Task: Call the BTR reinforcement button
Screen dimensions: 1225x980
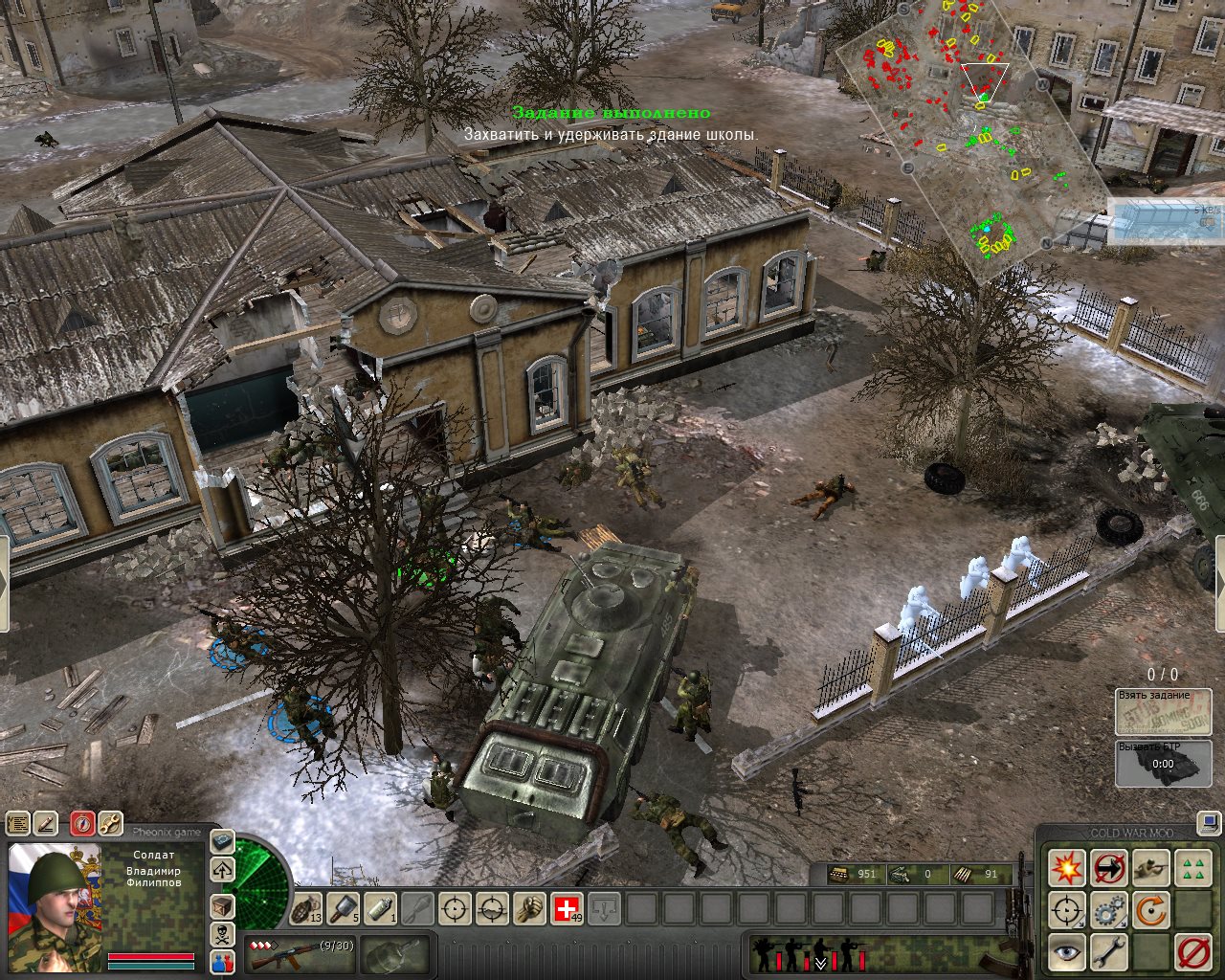Action: pyautogui.click(x=1164, y=763)
